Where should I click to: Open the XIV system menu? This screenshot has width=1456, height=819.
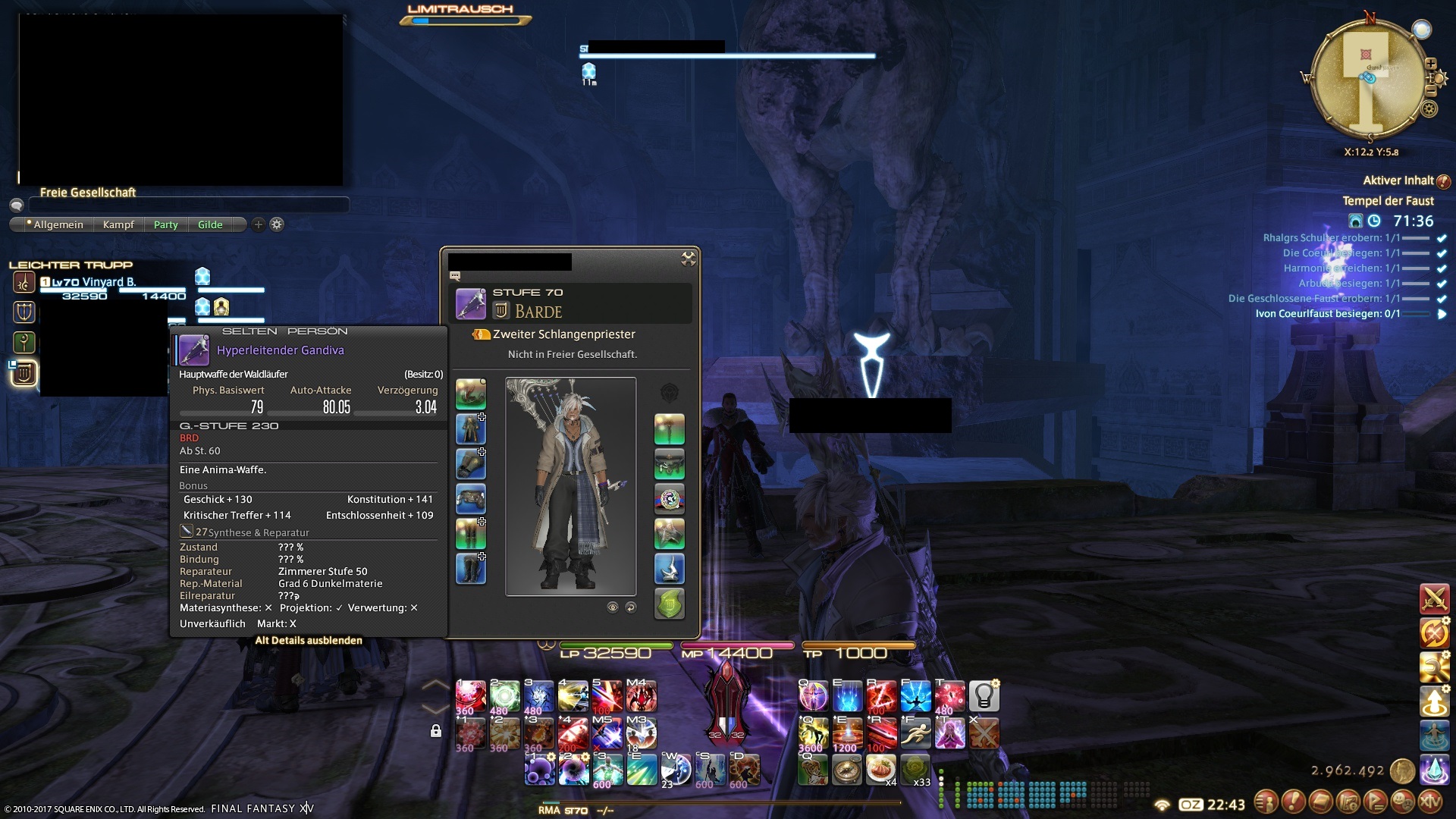coord(1430,801)
